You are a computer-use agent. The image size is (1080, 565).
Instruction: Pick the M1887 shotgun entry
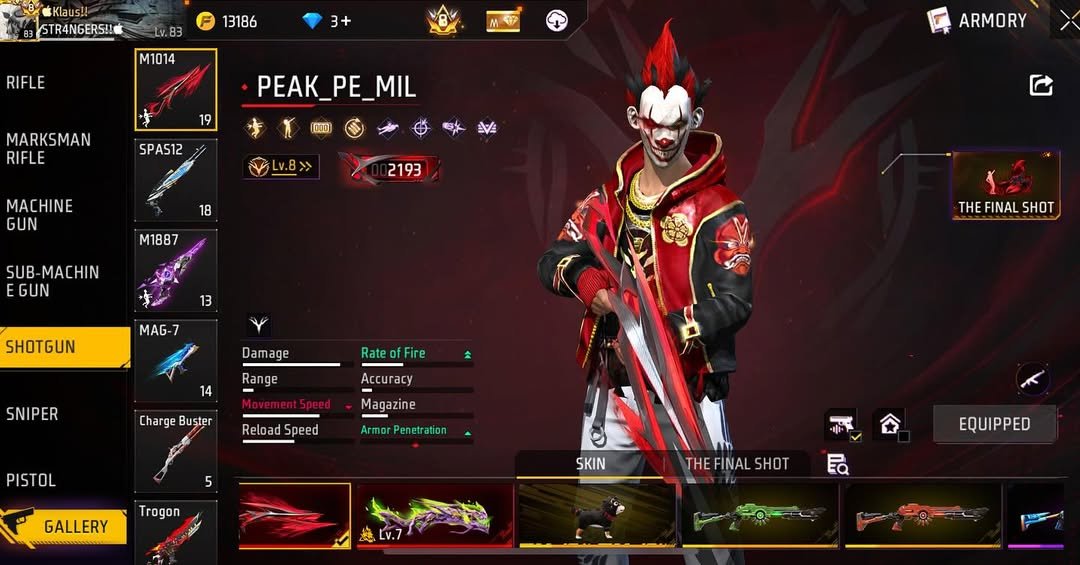176,270
